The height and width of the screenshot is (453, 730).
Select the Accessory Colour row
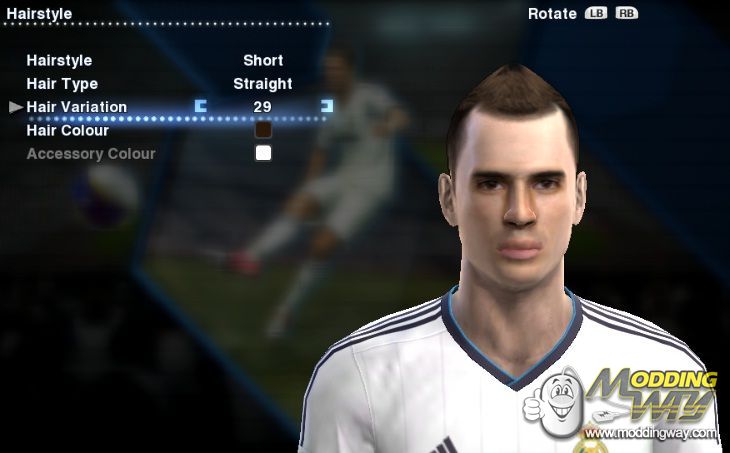[x=91, y=154]
